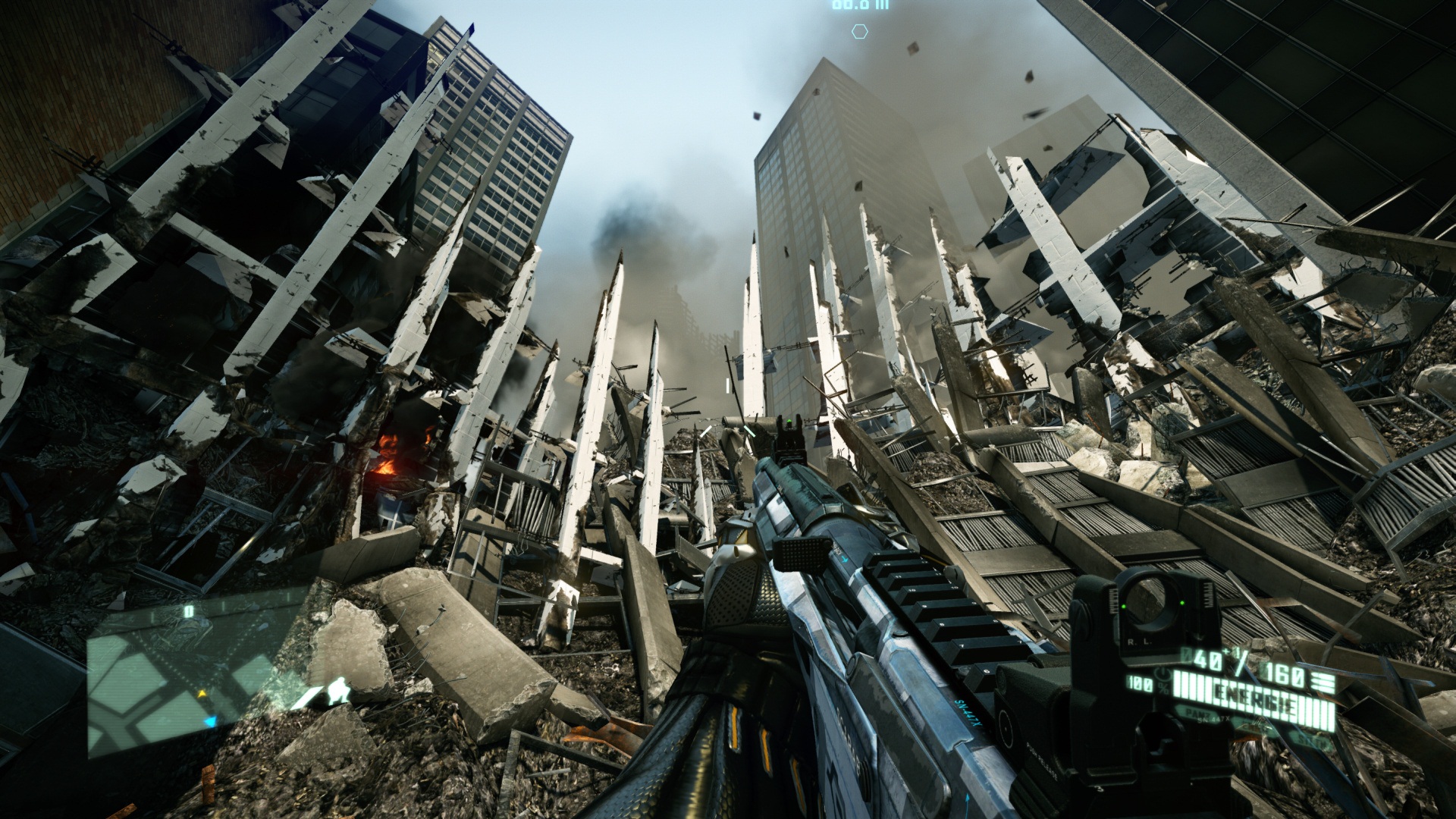The height and width of the screenshot is (819, 1456).
Task: Select the ENERGIE label on the HUD
Action: [x=1254, y=697]
